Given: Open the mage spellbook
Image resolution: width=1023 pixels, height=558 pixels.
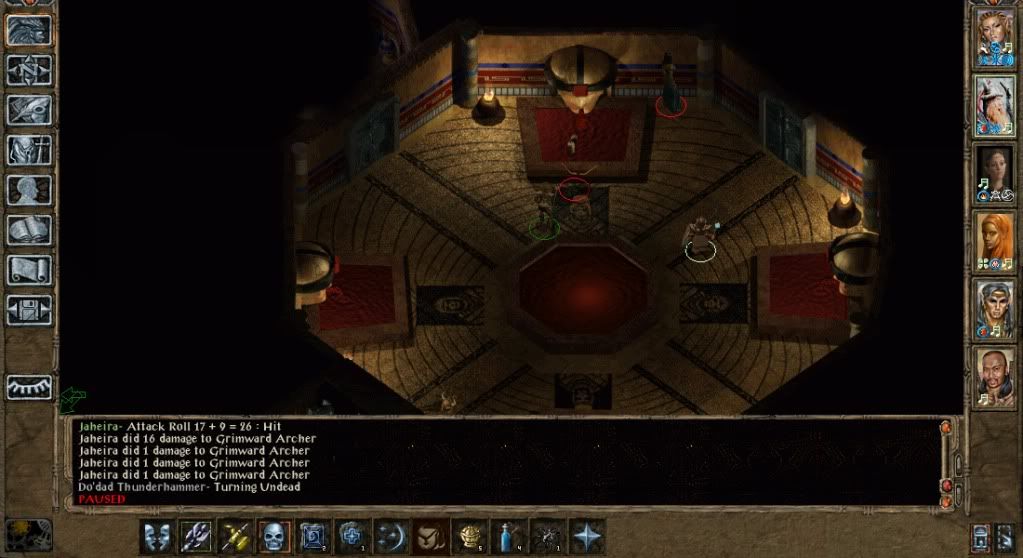Looking at the screenshot, I should click(x=29, y=229).
